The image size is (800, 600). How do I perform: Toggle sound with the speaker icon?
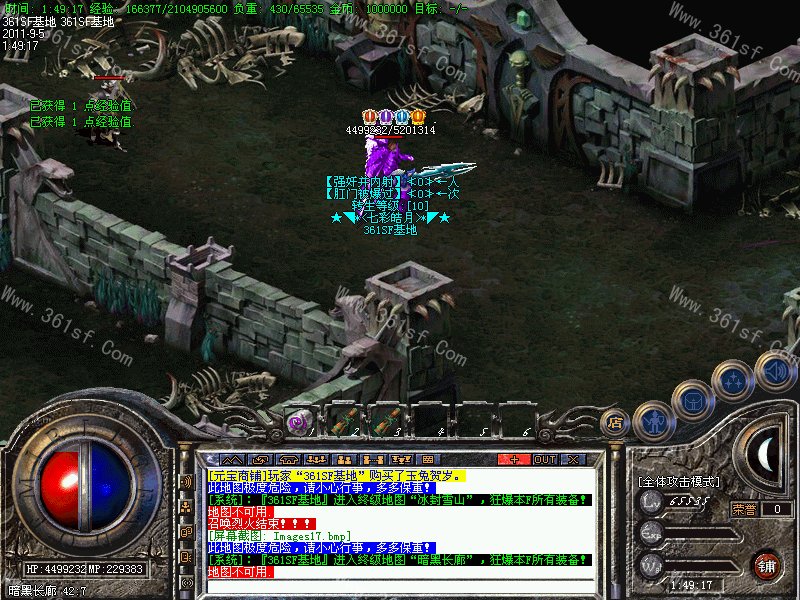(x=774, y=369)
